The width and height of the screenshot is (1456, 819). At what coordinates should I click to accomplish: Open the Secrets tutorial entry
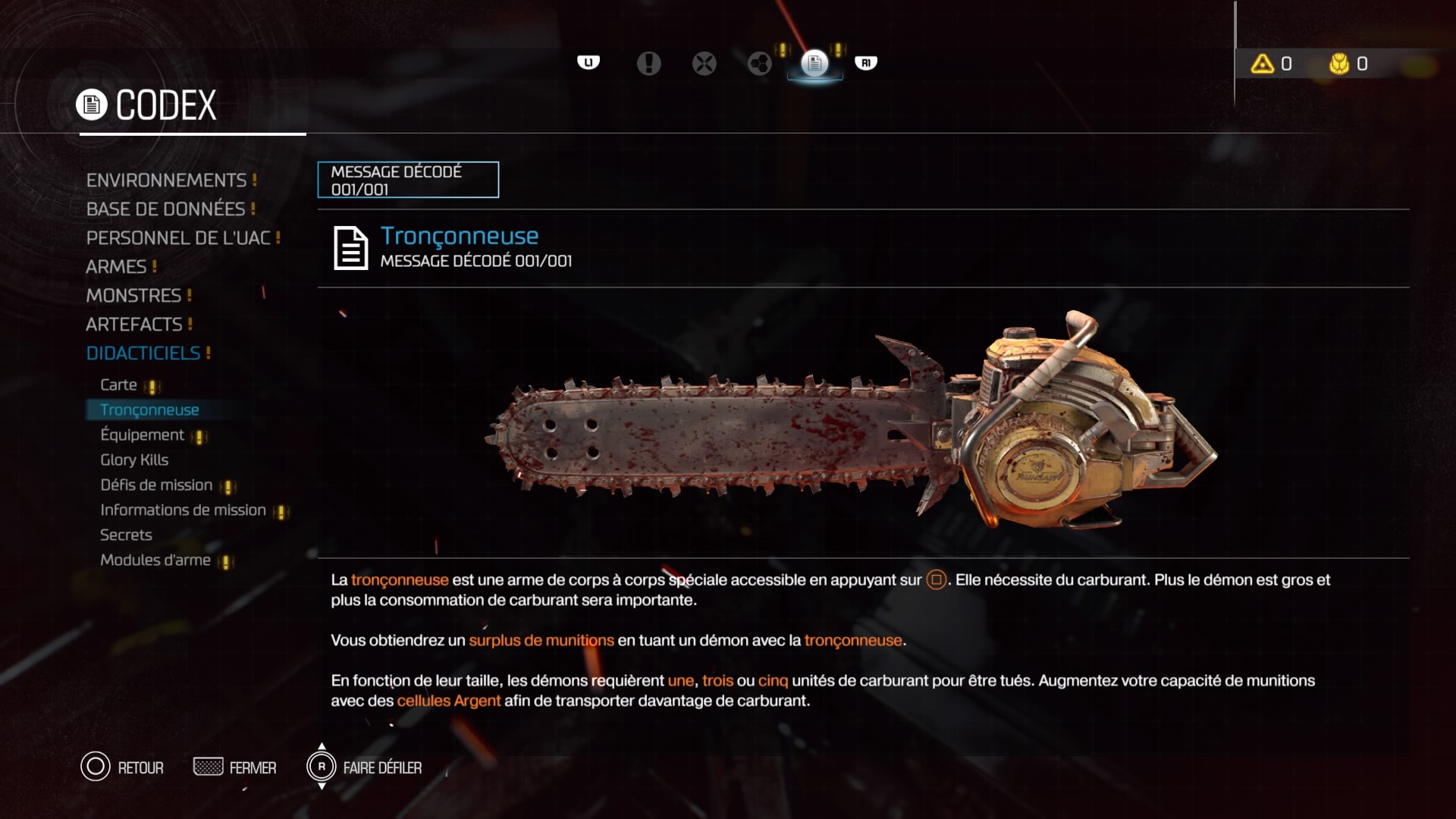126,535
